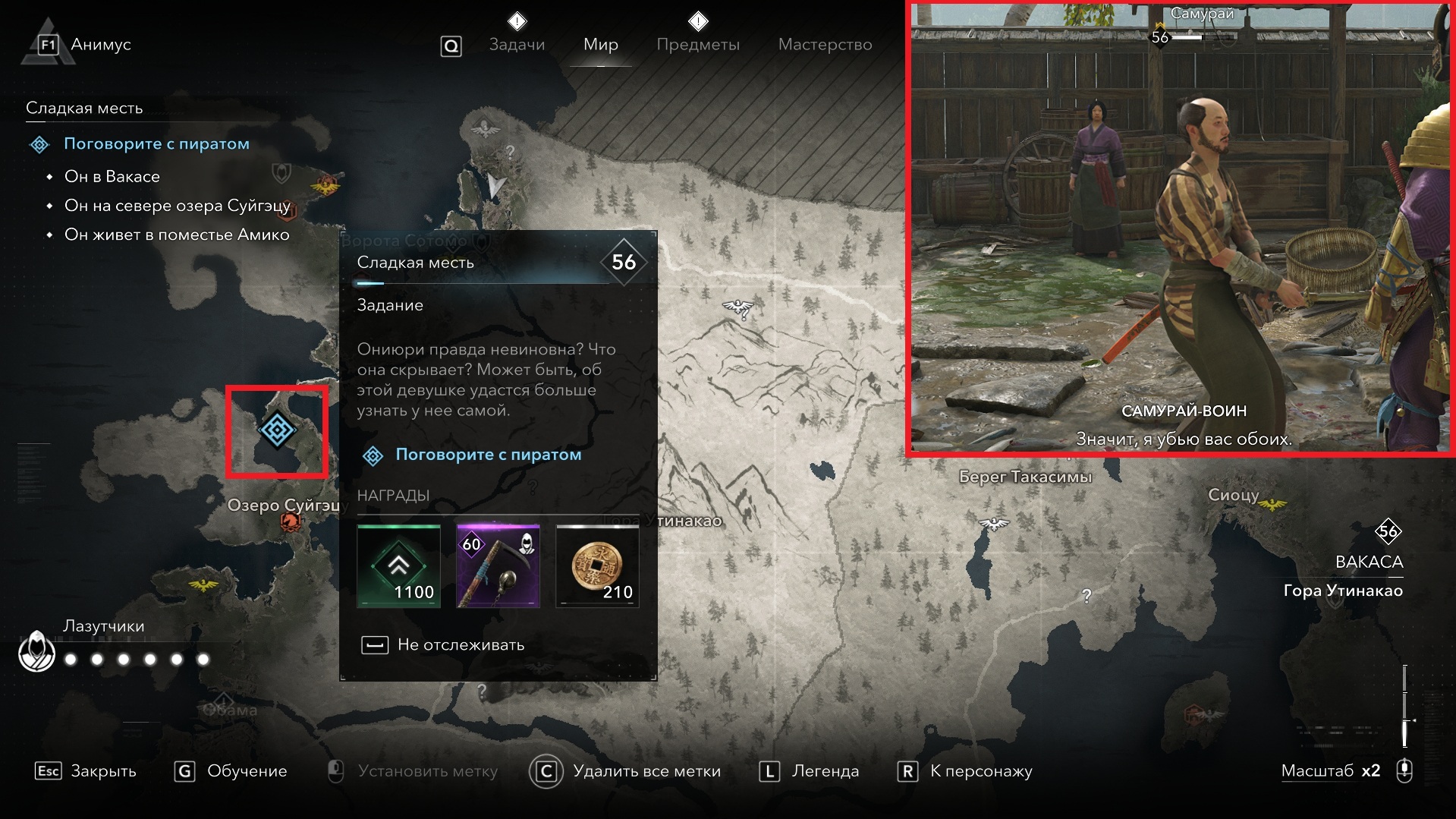Viewport: 1456px width, 819px height.
Task: Center map with К персонажу
Action: pyautogui.click(x=965, y=771)
